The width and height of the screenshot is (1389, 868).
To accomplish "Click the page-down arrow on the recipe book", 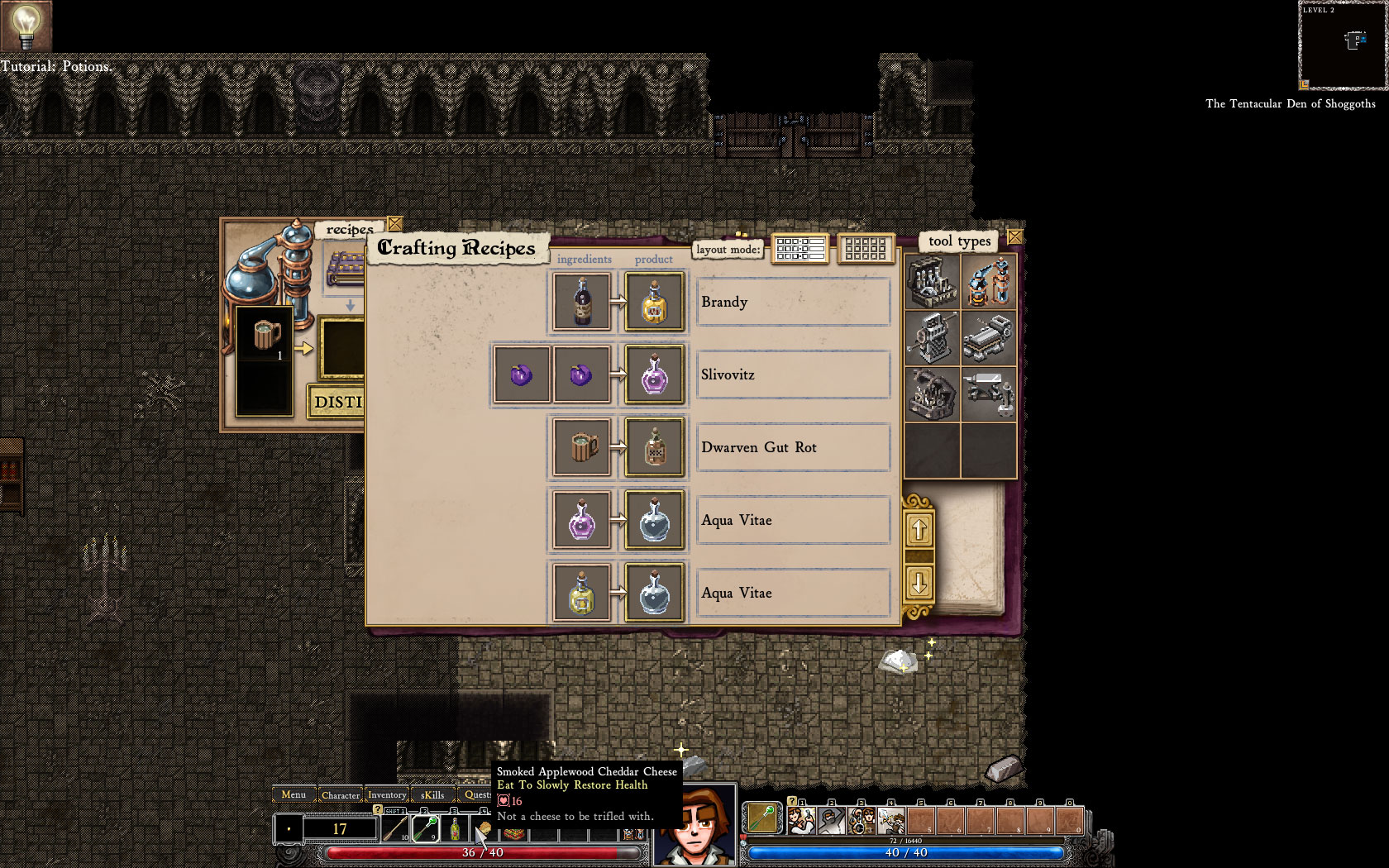I will coord(920,584).
